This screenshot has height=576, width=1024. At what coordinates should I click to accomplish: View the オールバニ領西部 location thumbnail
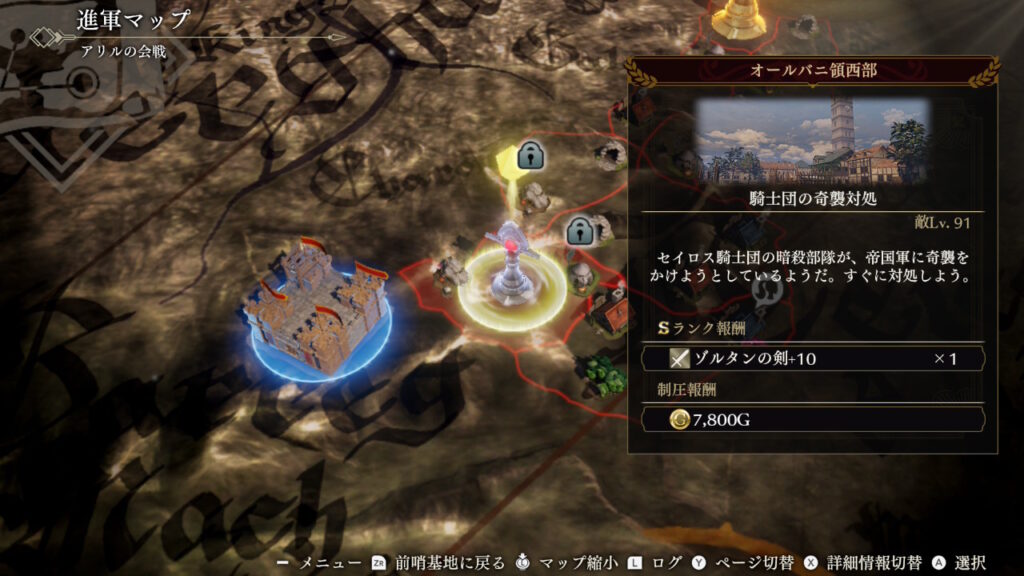[812, 138]
